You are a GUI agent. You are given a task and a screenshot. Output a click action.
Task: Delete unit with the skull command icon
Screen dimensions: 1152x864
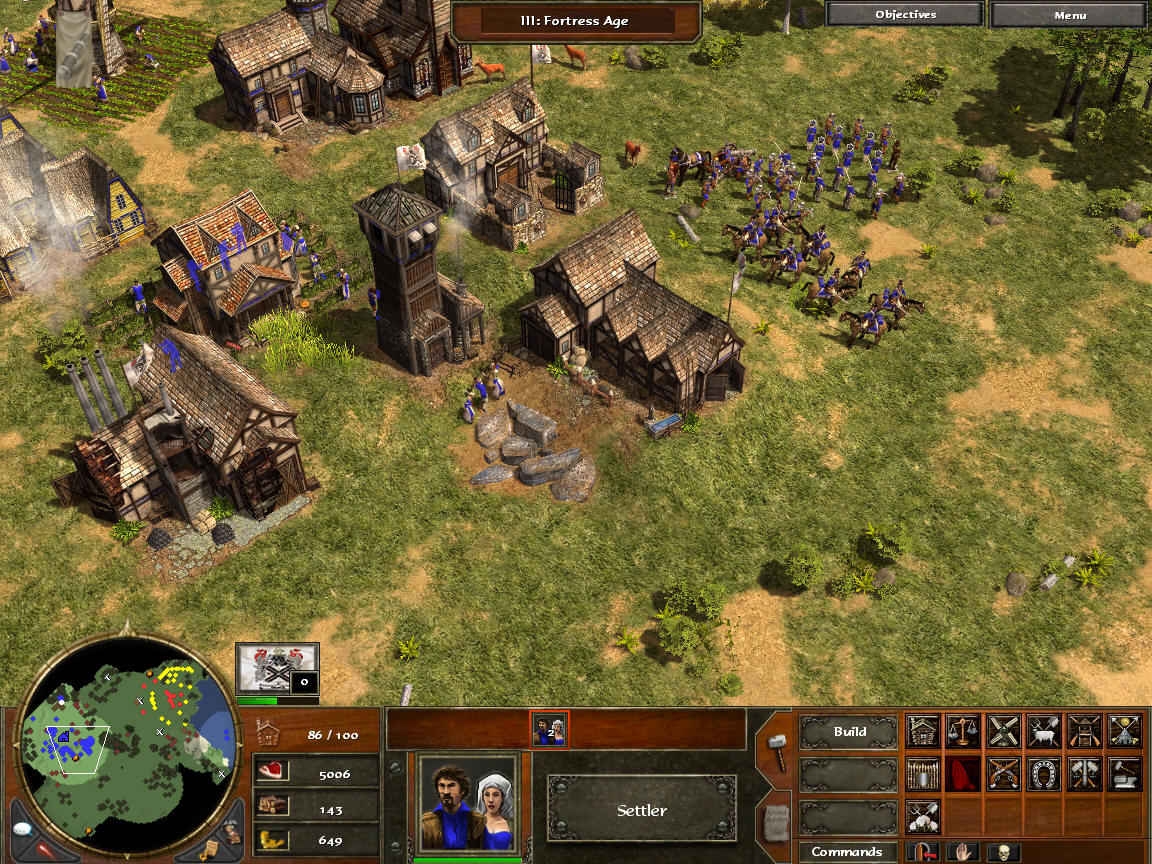click(1003, 852)
